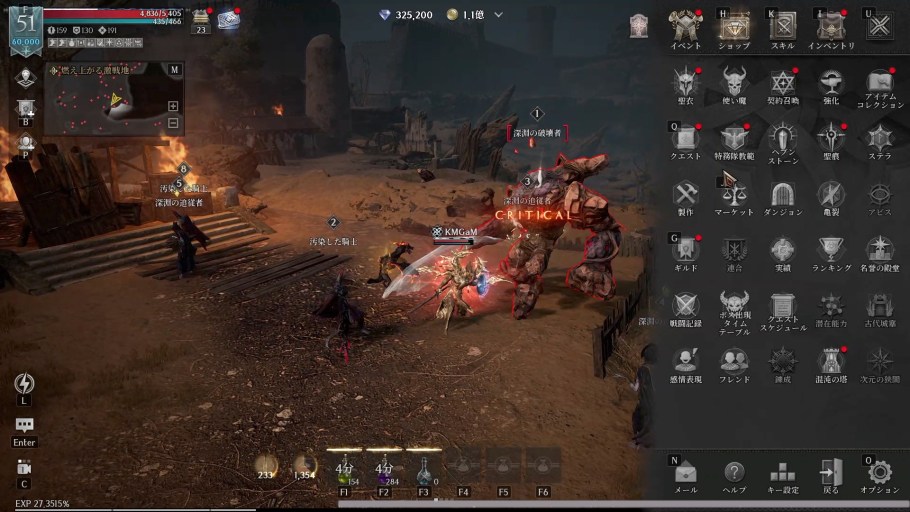The width and height of the screenshot is (910, 512).
Task: Zoom in the minimap with plus button
Action: pyautogui.click(x=173, y=106)
